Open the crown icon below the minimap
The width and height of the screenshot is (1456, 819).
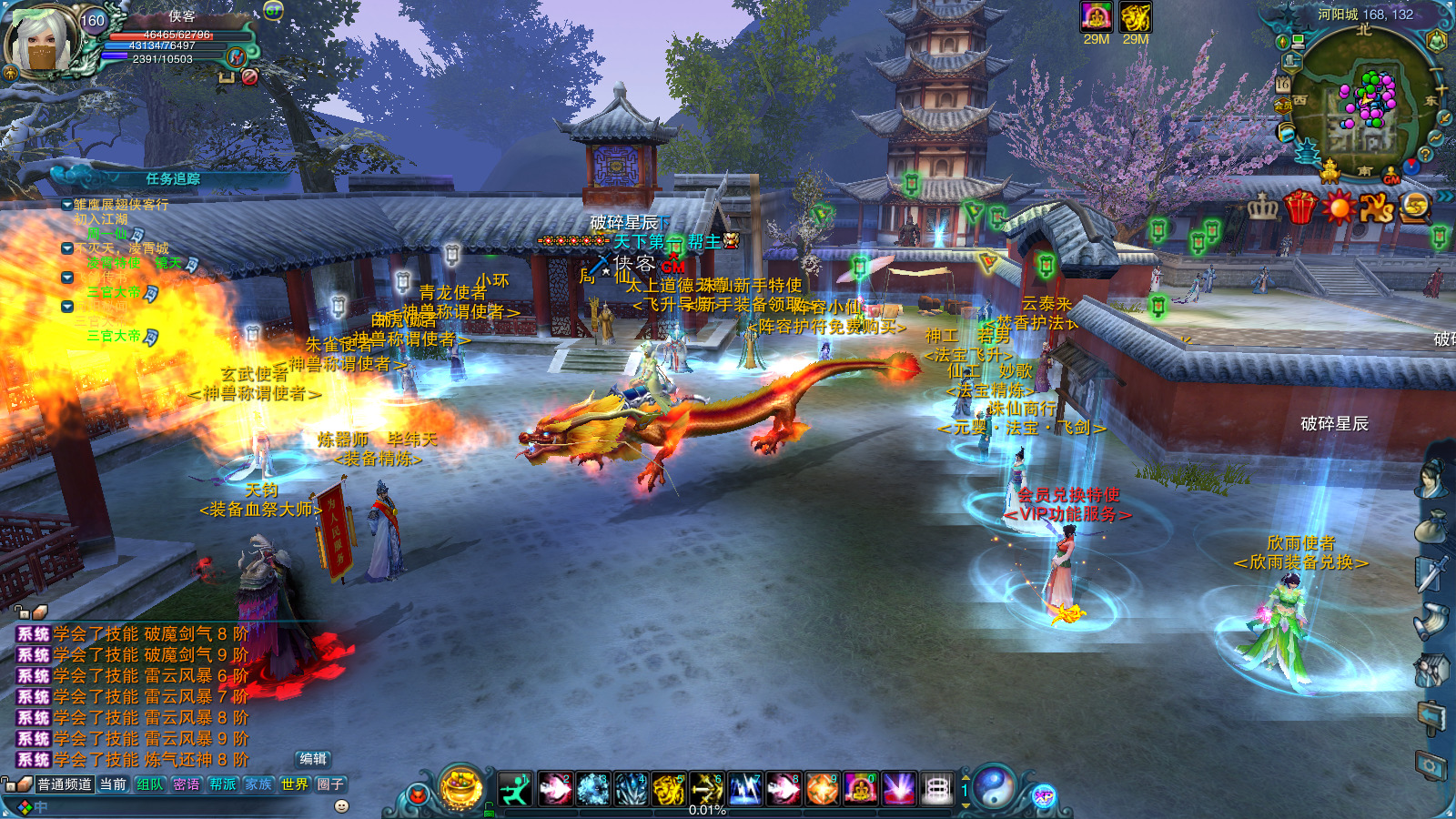tap(1262, 207)
